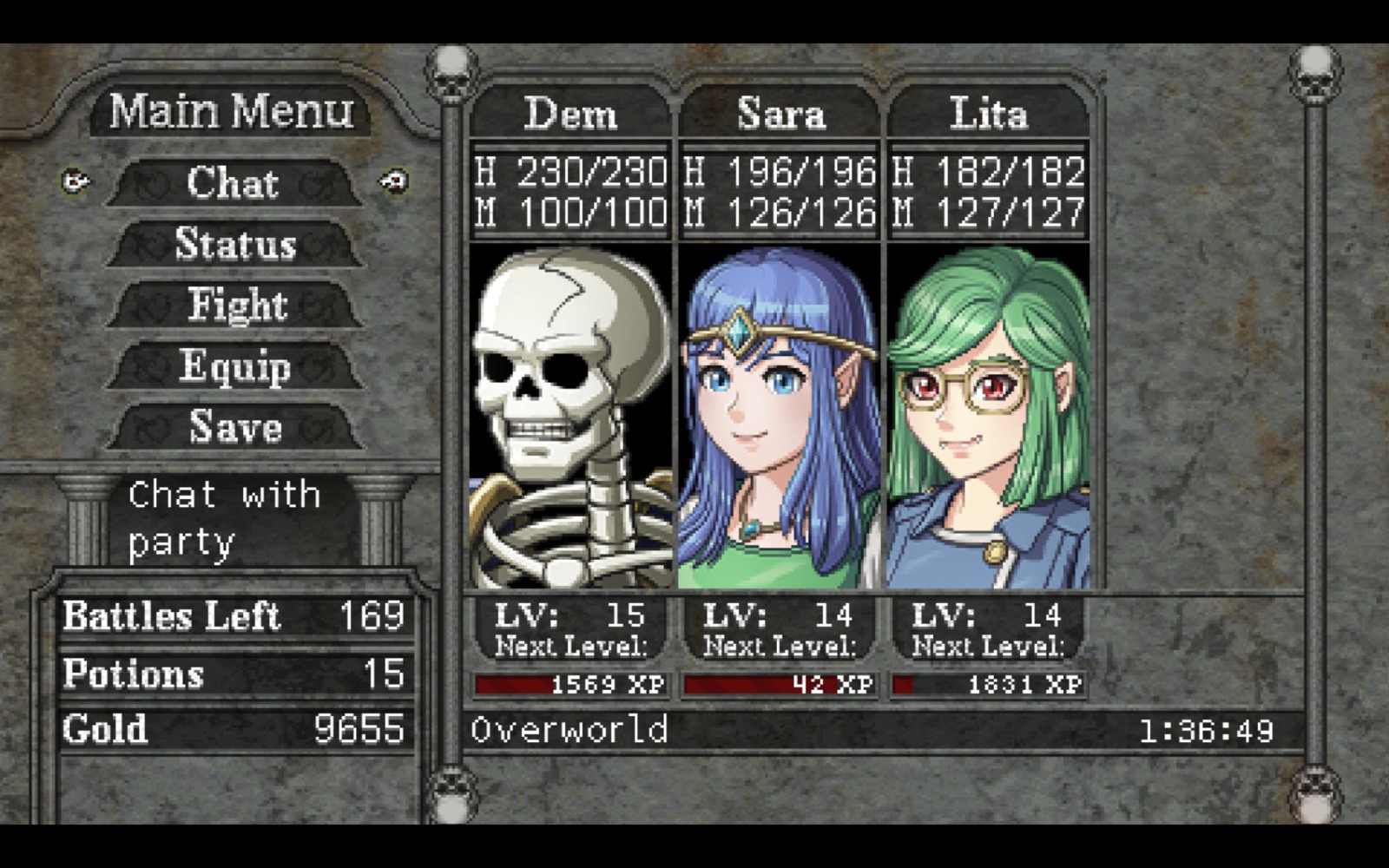Click Lita's green-haired portrait
1389x868 pixels.
tap(988, 417)
